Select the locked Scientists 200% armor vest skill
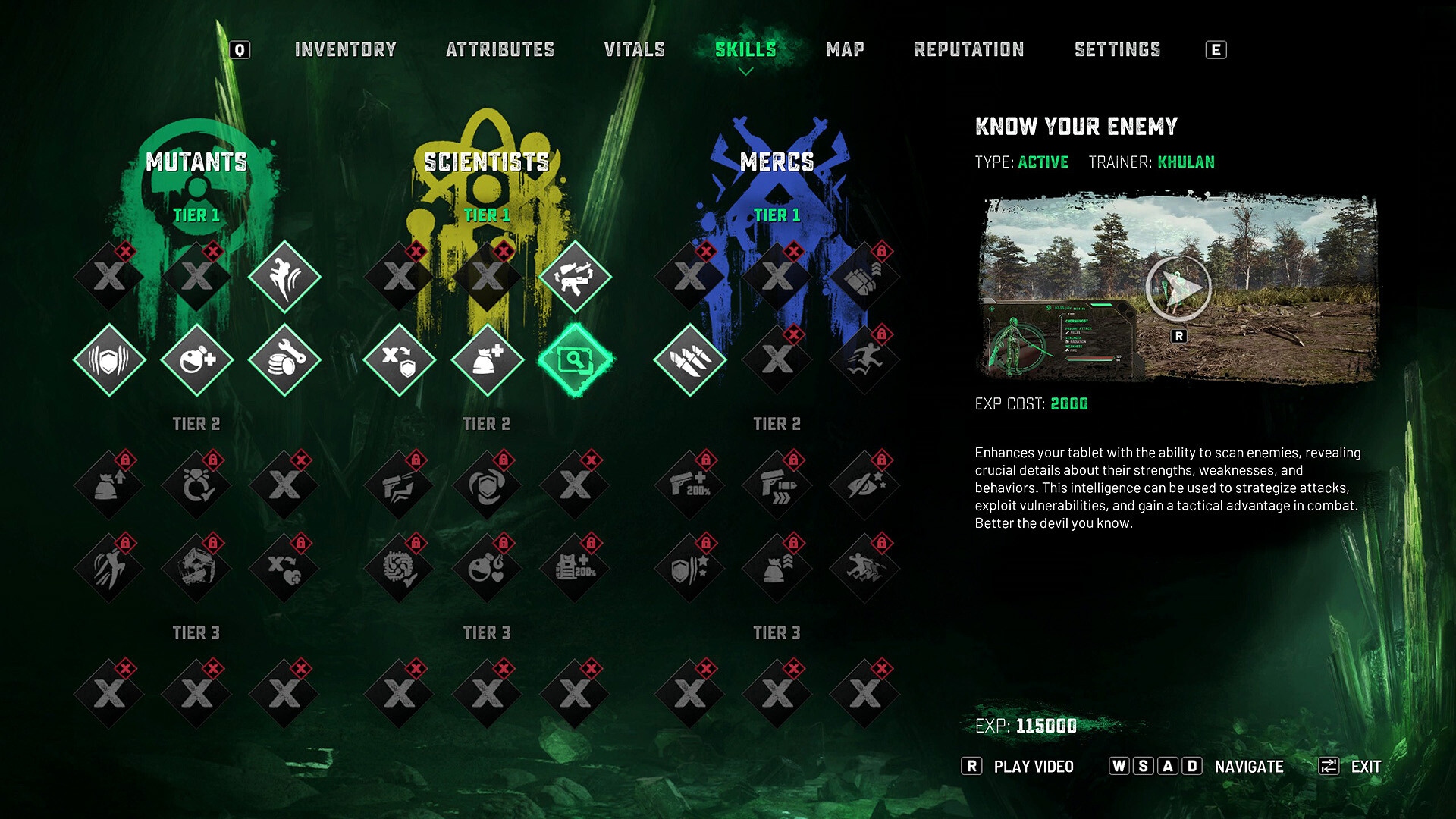Viewport: 1456px width, 819px height. pos(575,568)
